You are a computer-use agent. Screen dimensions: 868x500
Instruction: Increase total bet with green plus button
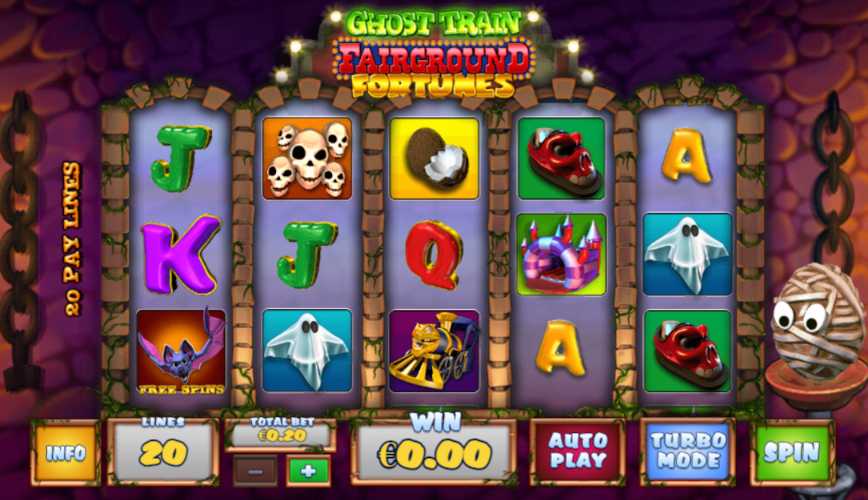coord(308,470)
